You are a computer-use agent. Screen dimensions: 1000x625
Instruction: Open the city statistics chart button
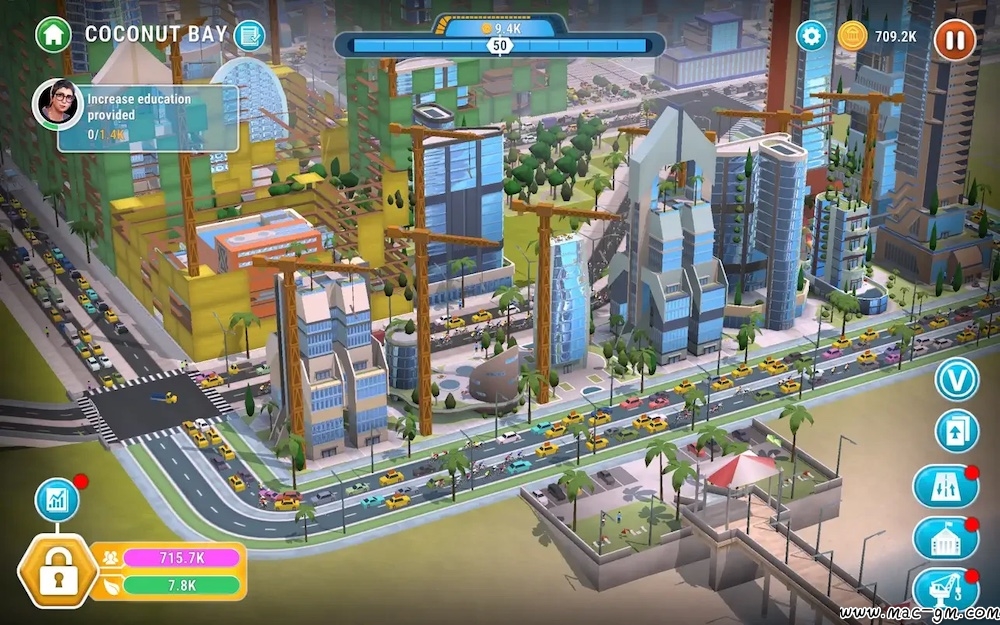tap(57, 500)
